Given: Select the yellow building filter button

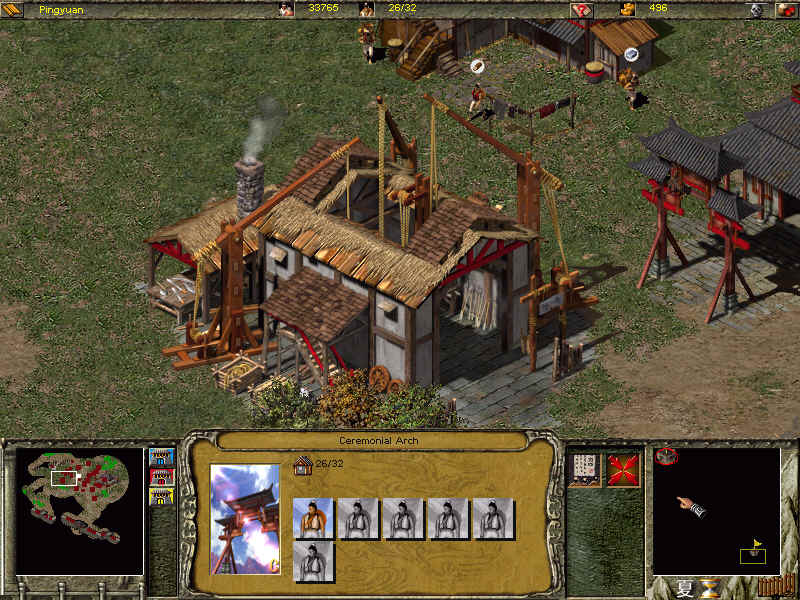Looking at the screenshot, I should point(161,496).
